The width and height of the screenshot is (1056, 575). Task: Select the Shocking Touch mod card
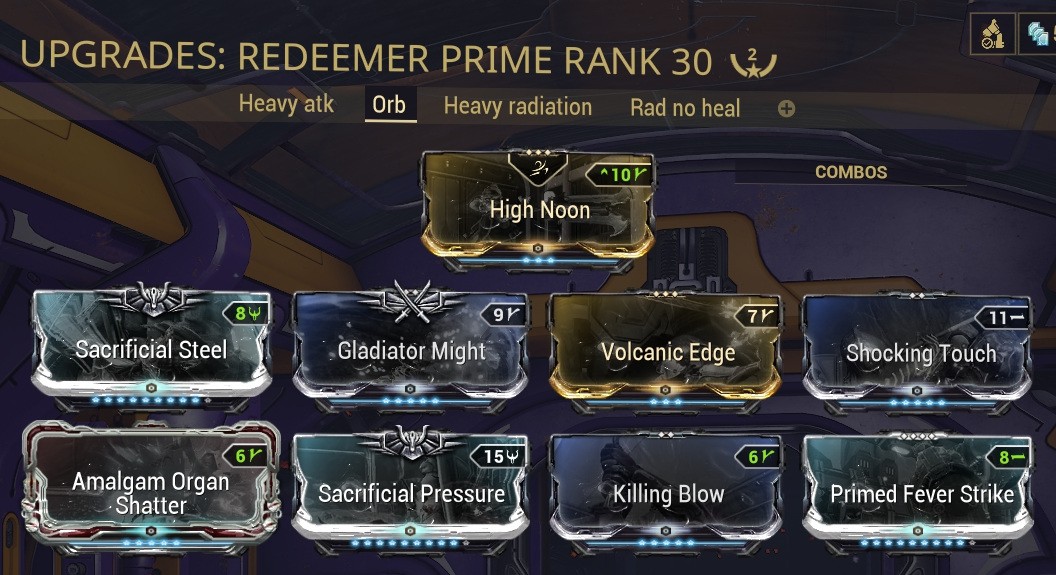pyautogui.click(x=920, y=352)
